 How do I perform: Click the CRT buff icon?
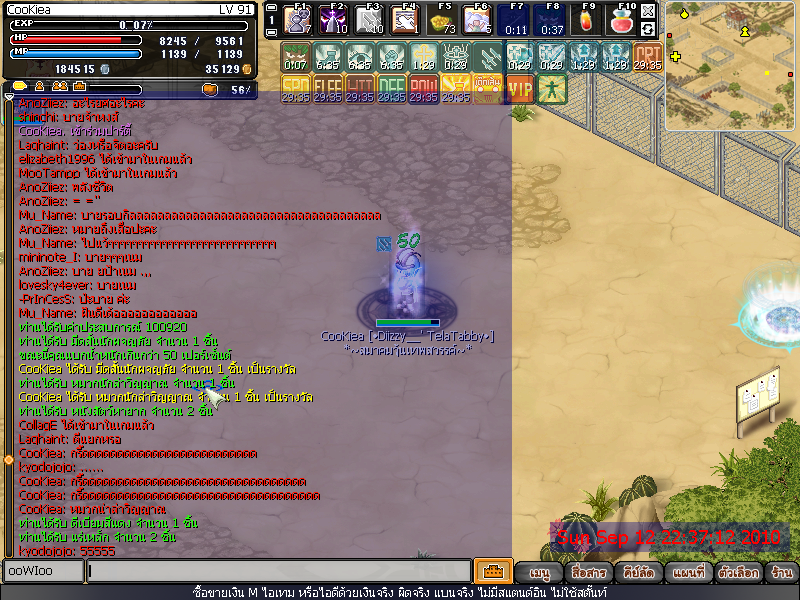[648, 56]
